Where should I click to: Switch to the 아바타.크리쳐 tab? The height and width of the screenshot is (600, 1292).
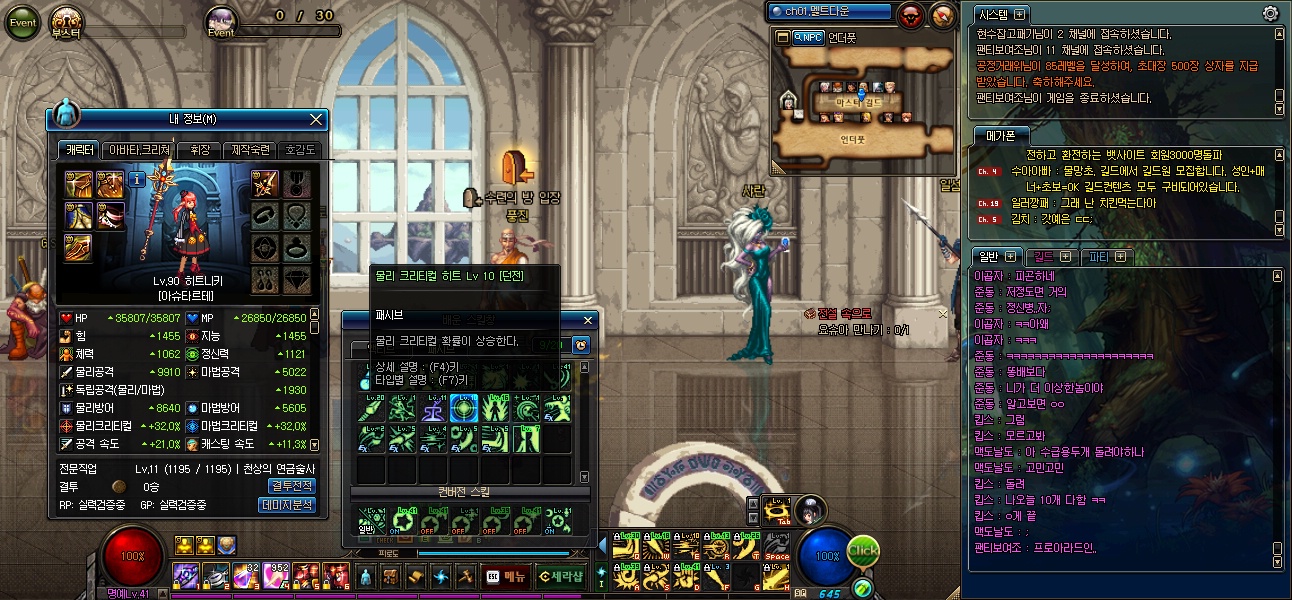(139, 149)
